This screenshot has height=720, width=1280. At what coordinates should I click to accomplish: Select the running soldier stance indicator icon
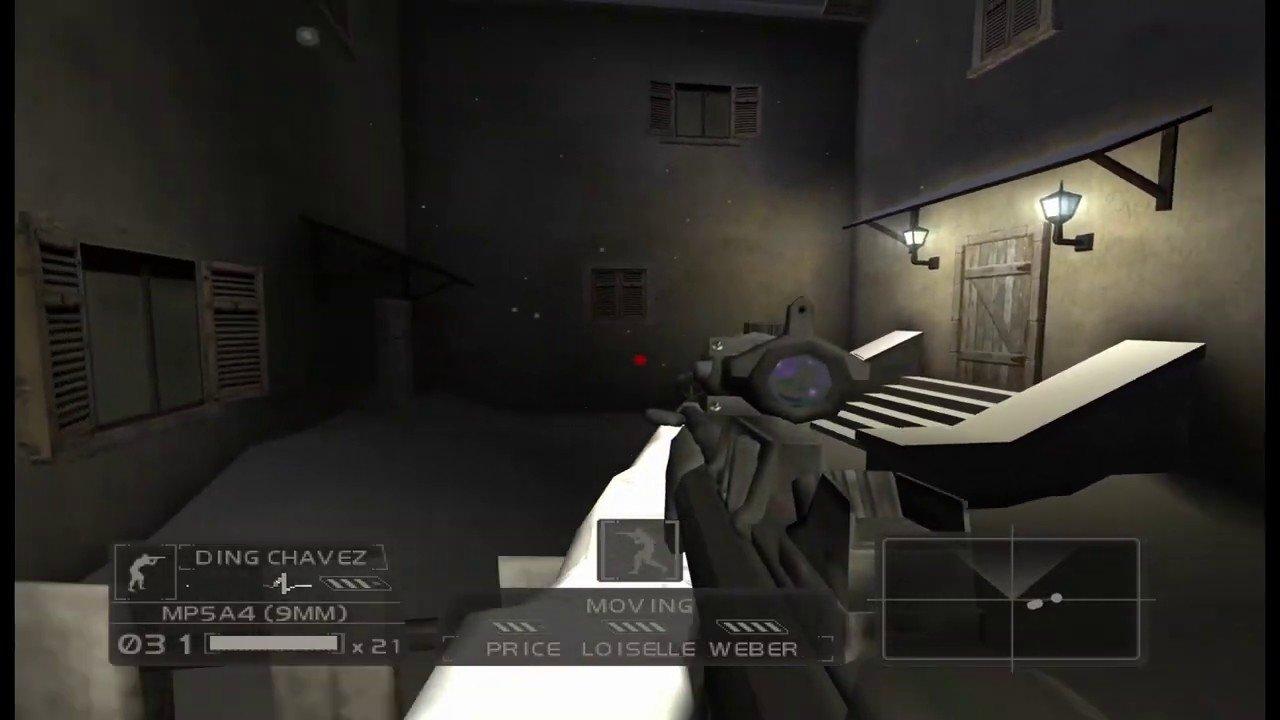pyautogui.click(x=639, y=550)
